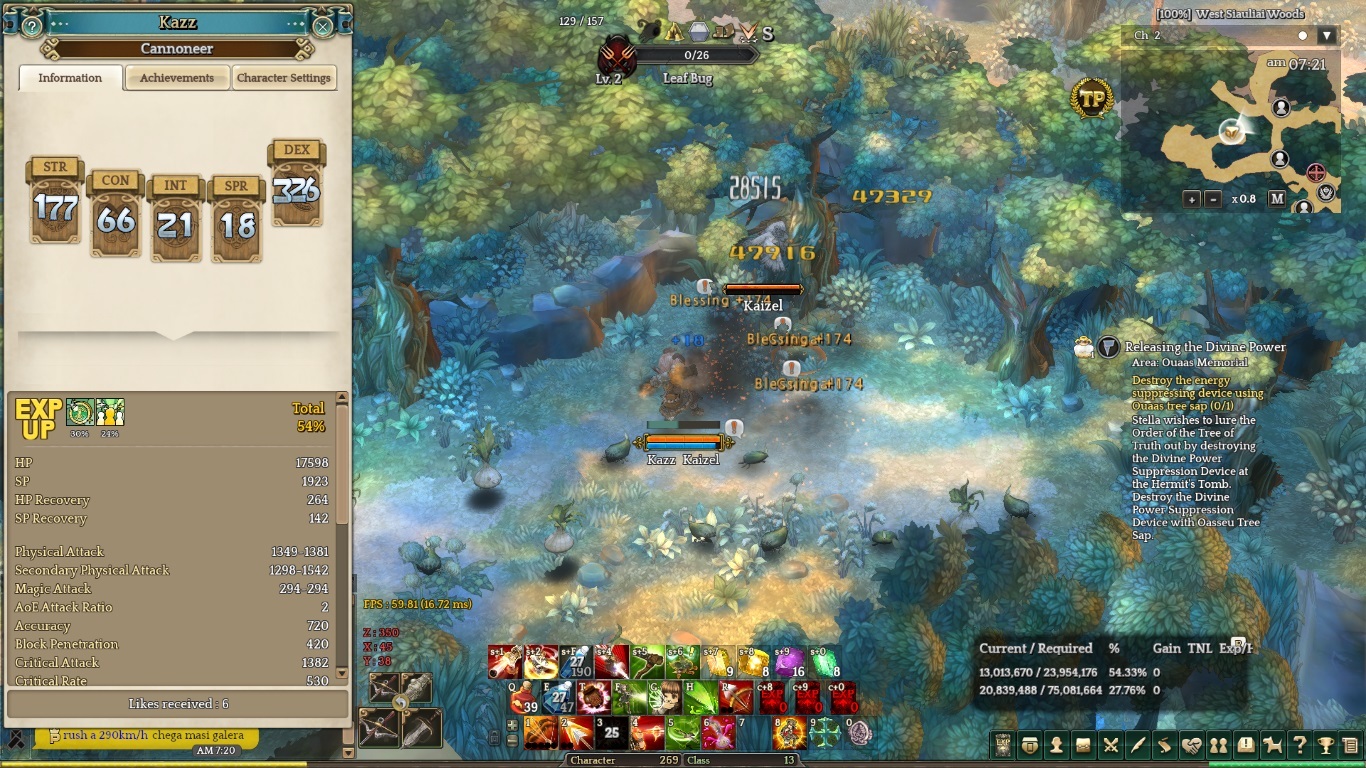Use the red HP potion on Q

pos(523,696)
